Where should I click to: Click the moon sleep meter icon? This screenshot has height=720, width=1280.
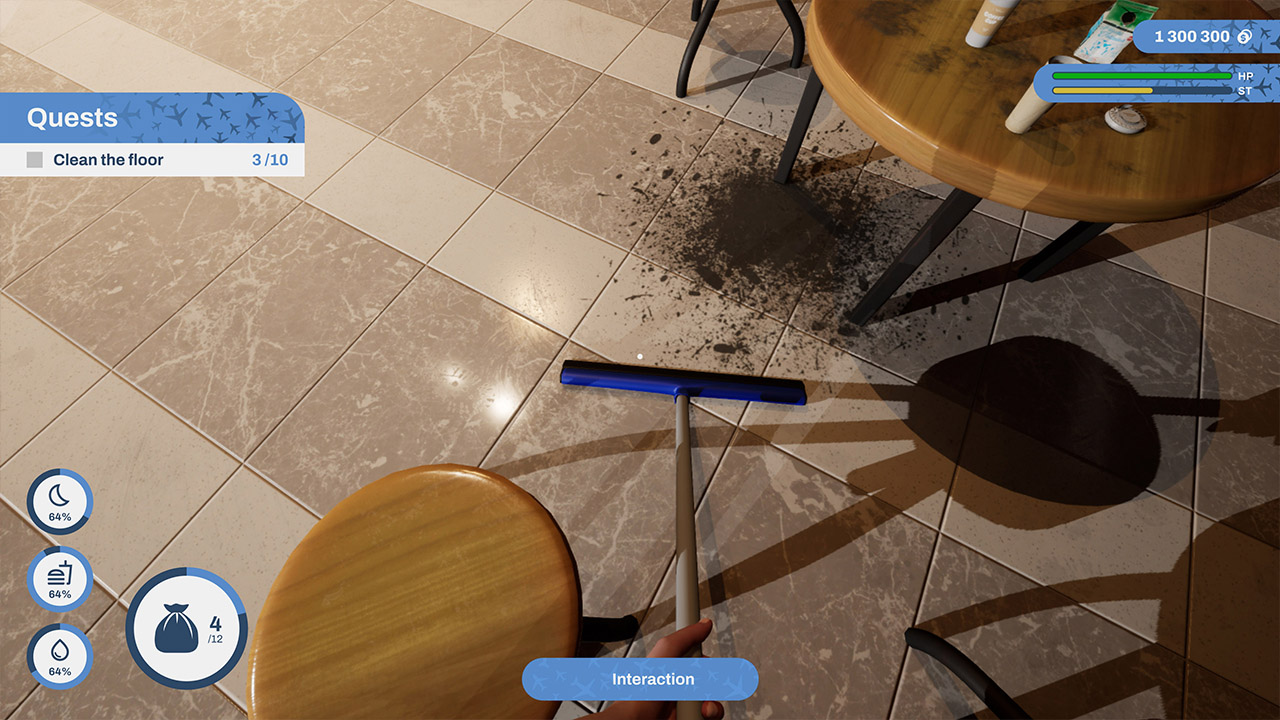click(x=59, y=502)
